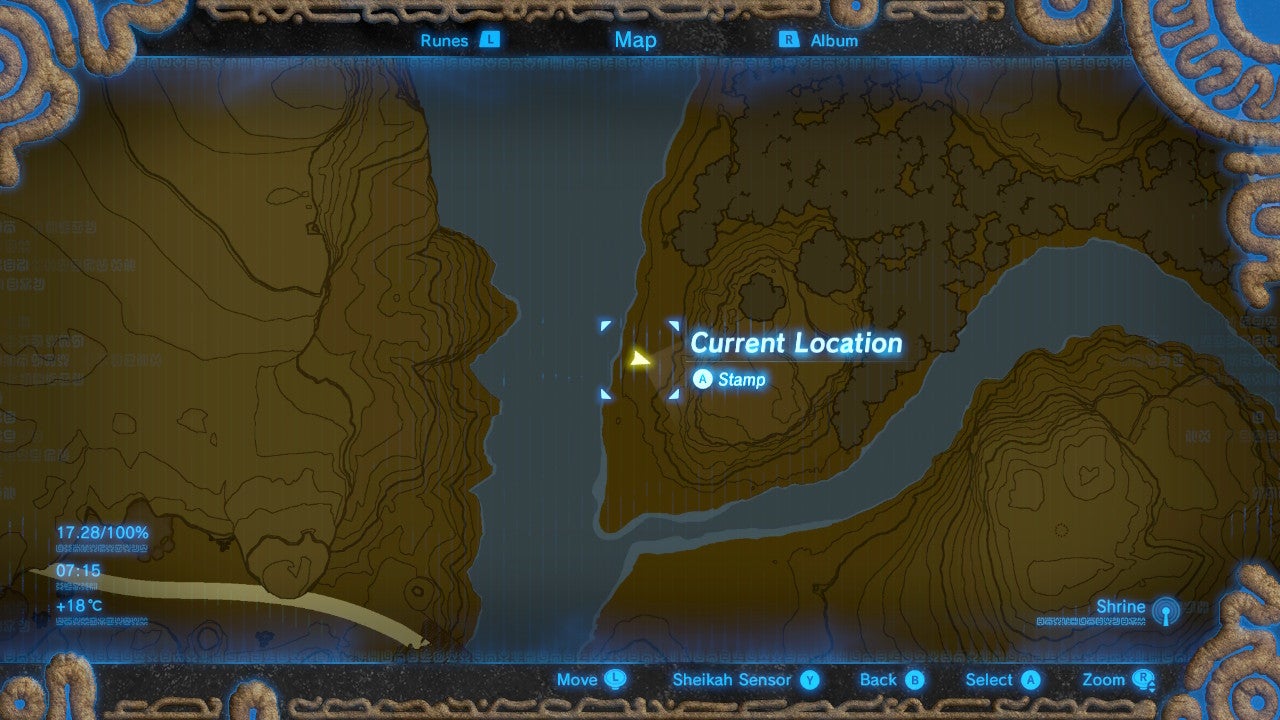
Task: Click the +18°C temperature display
Action: pos(77,605)
